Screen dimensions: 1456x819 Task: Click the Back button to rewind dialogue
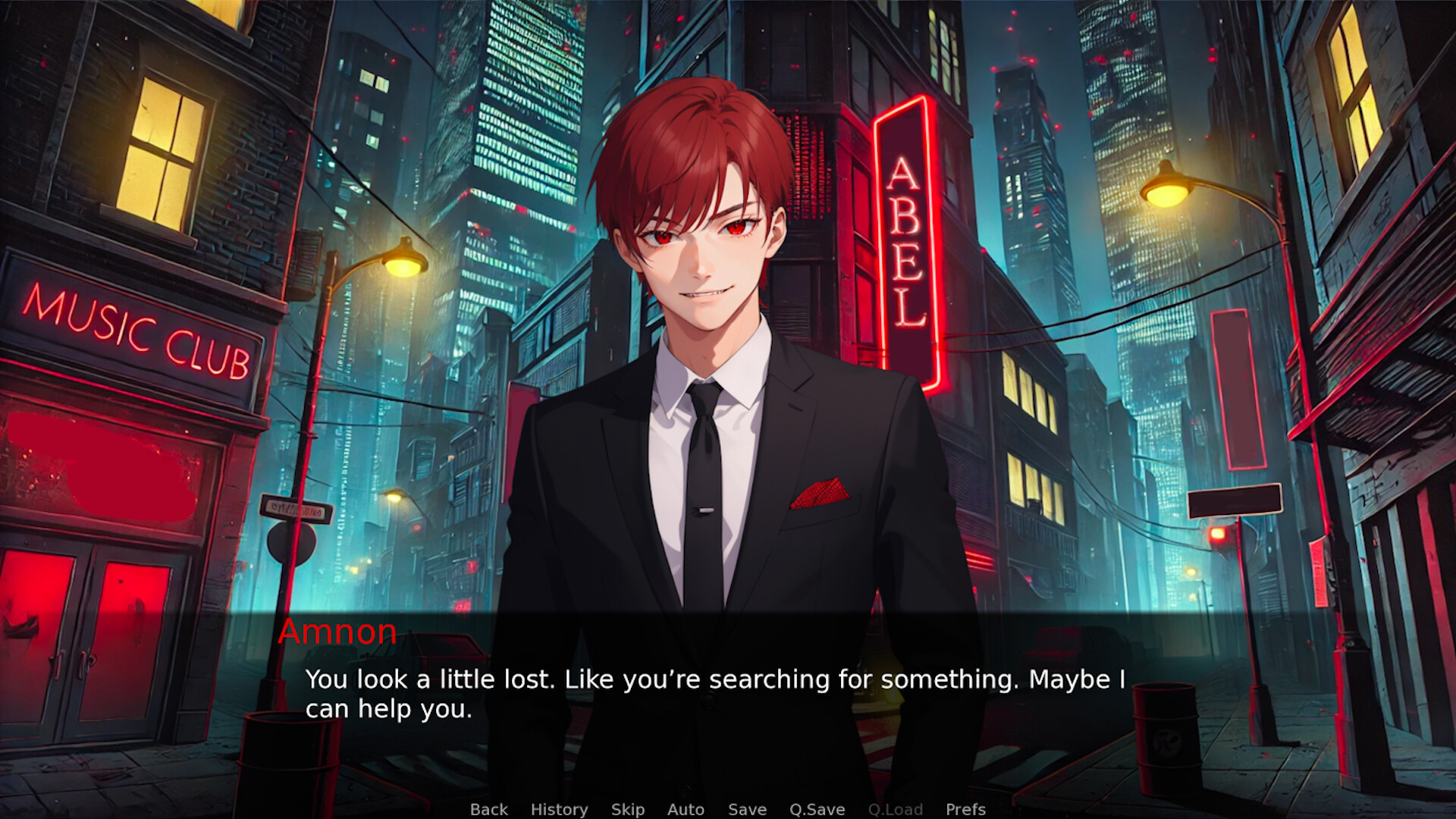click(x=489, y=809)
